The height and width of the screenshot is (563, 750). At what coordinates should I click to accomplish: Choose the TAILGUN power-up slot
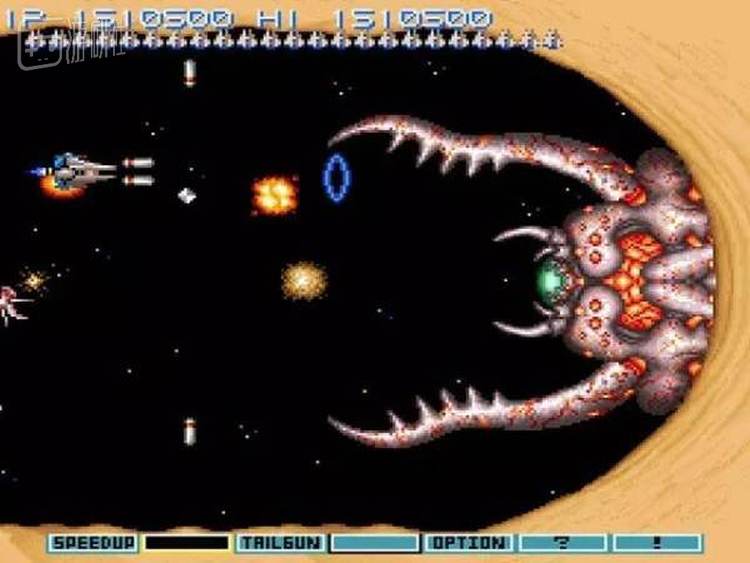tap(280, 543)
